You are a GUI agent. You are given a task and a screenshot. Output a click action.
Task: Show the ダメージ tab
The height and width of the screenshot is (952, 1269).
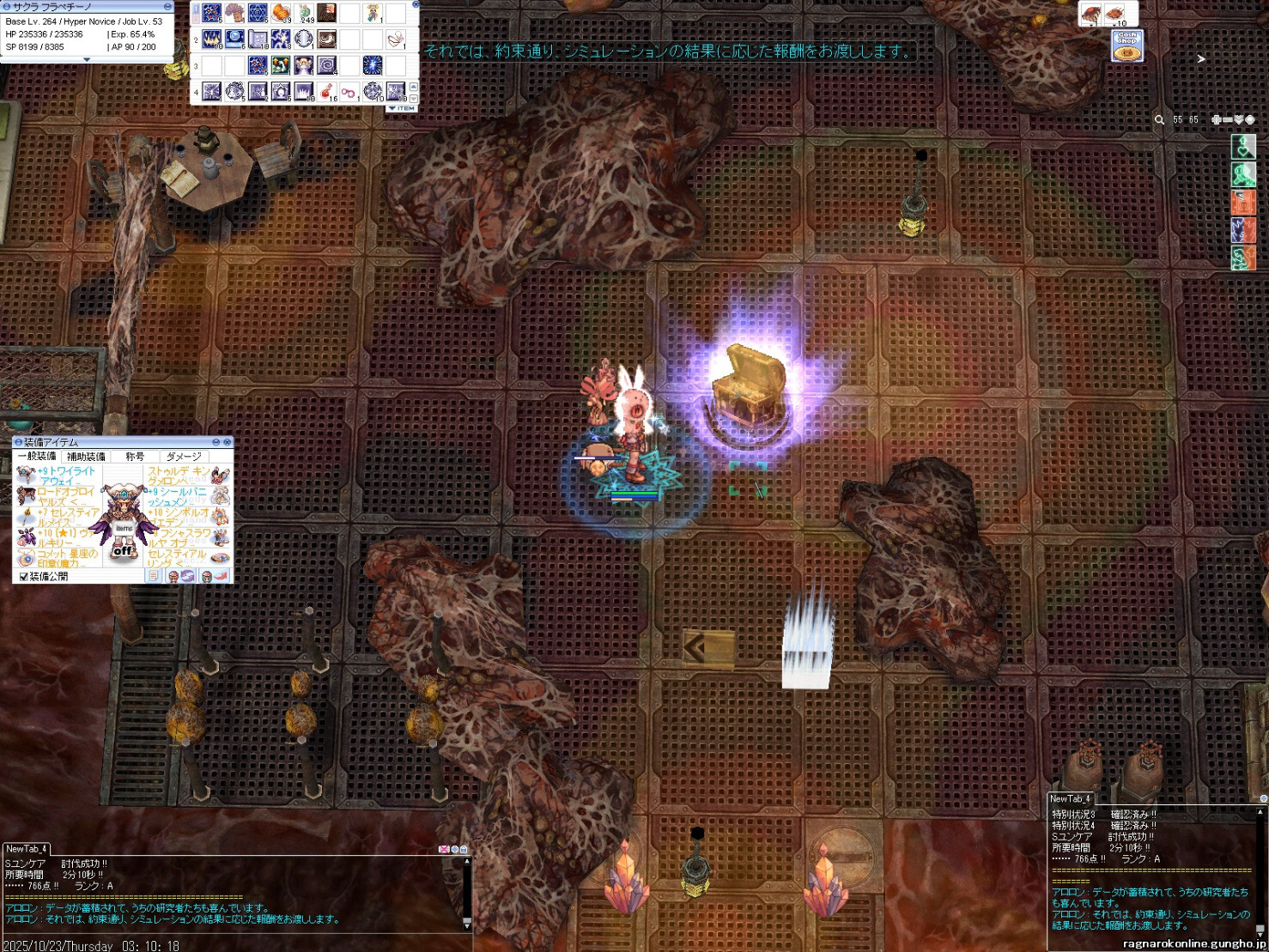tap(184, 457)
